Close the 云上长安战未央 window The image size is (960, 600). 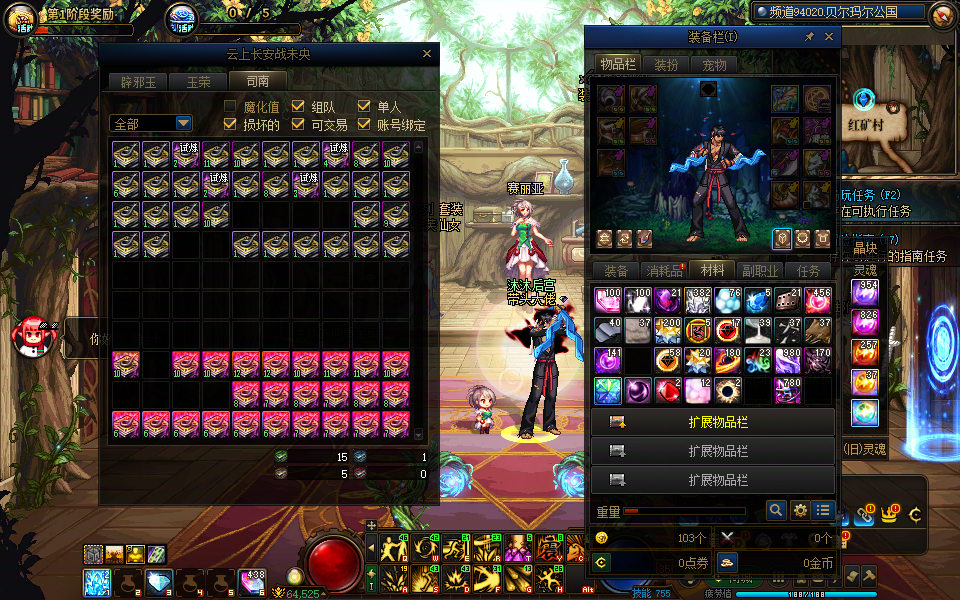coord(427,54)
